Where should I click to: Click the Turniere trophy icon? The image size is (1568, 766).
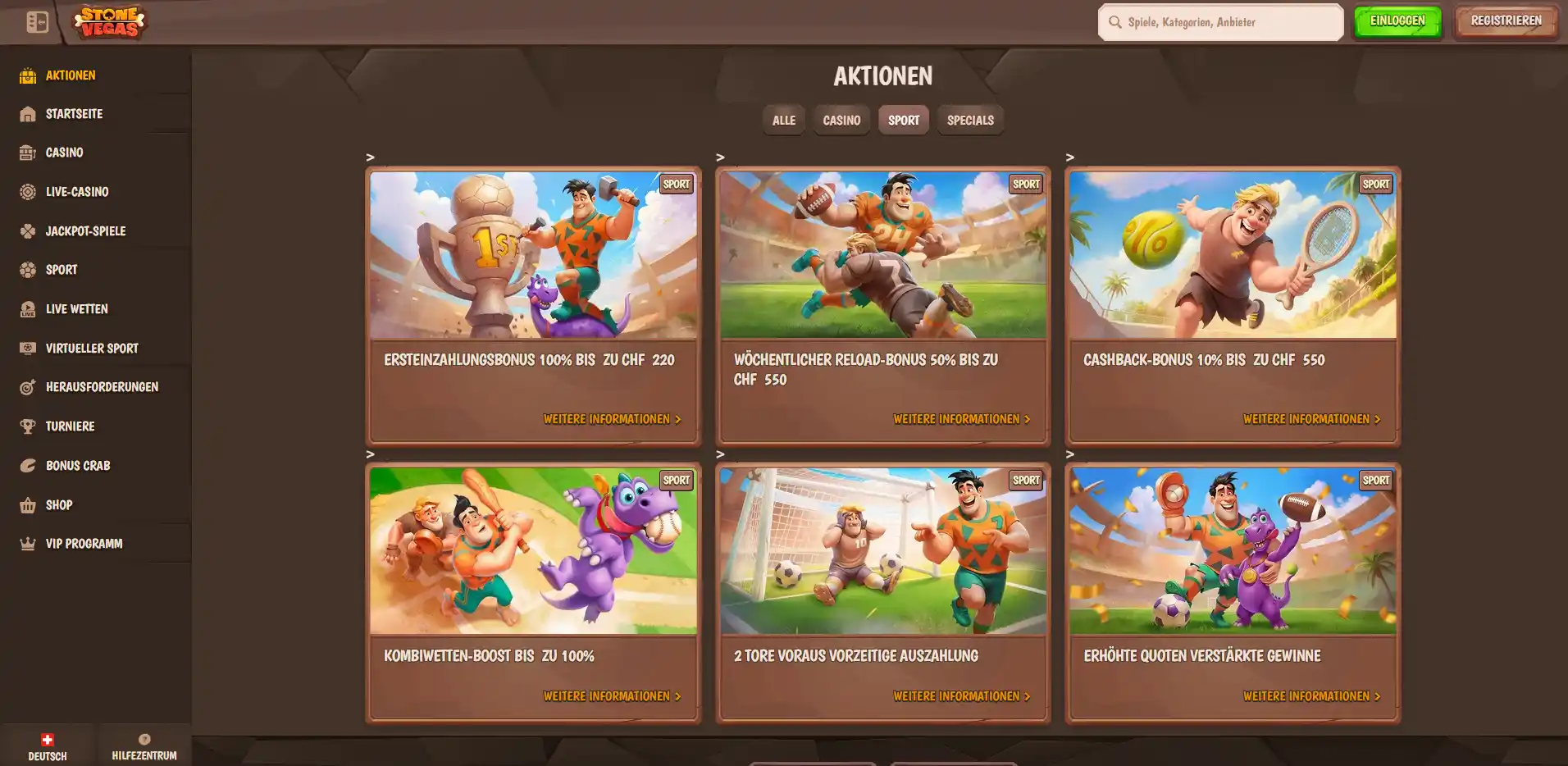pos(27,426)
